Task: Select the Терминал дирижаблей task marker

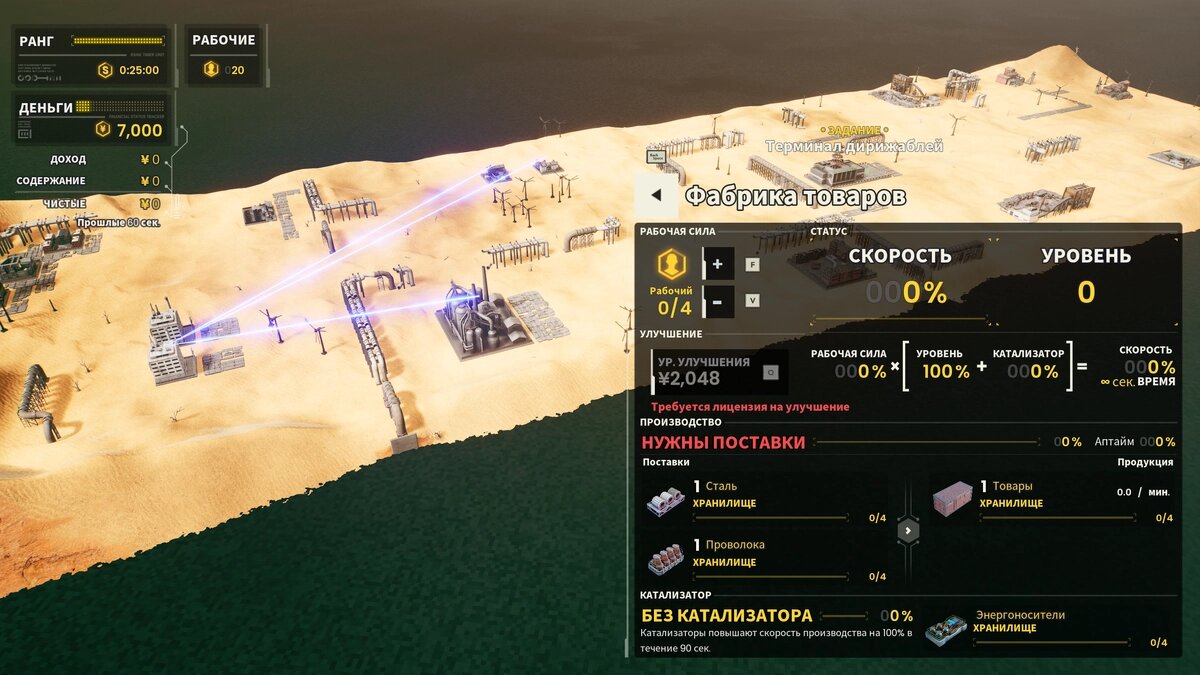Action: 853,145
